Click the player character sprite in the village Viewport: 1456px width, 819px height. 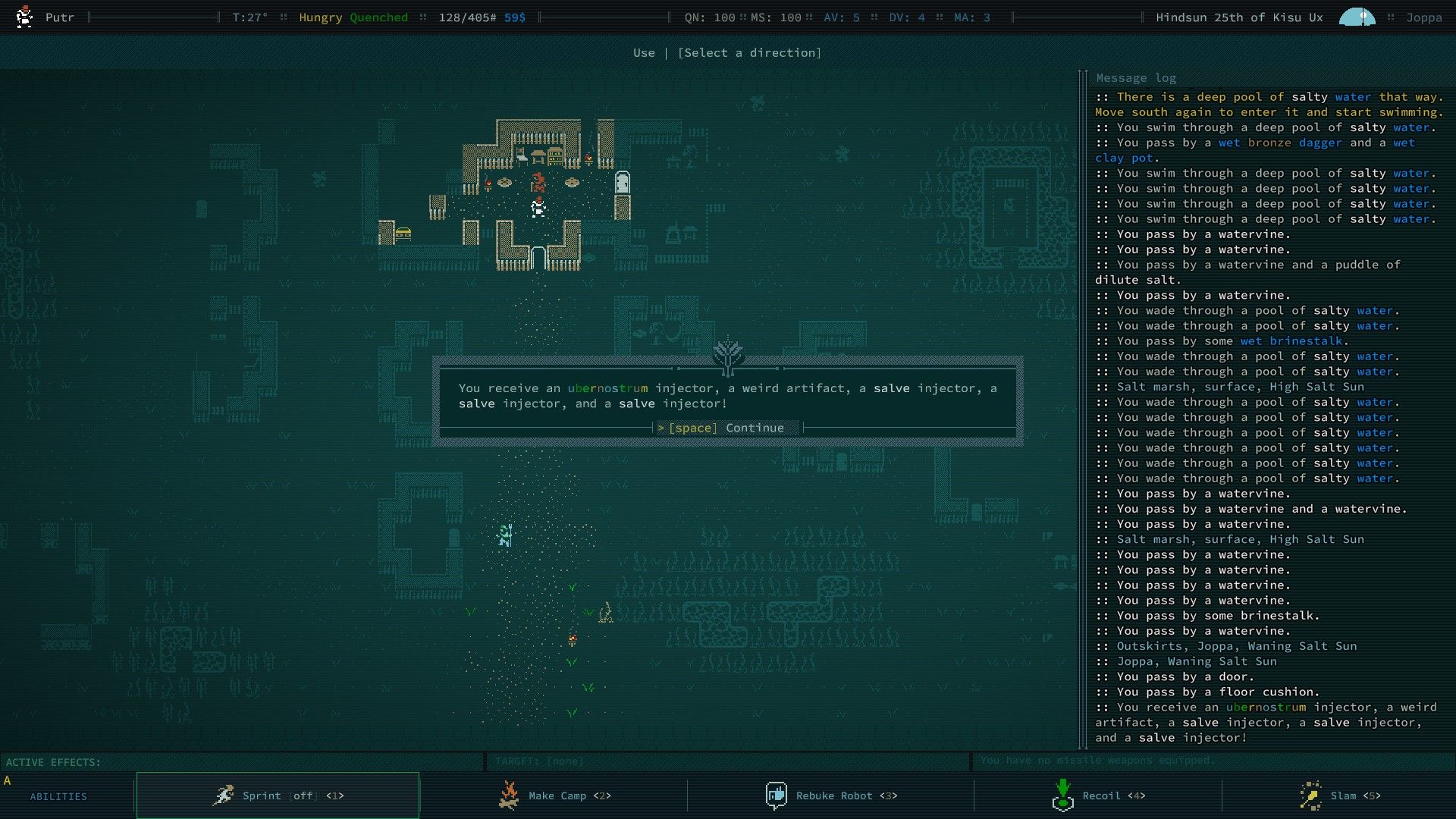pos(537,207)
